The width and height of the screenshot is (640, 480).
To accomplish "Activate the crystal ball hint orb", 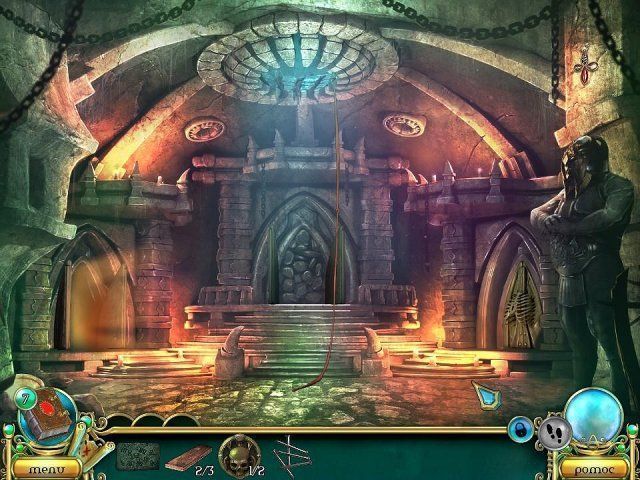I will pyautogui.click(x=596, y=416).
